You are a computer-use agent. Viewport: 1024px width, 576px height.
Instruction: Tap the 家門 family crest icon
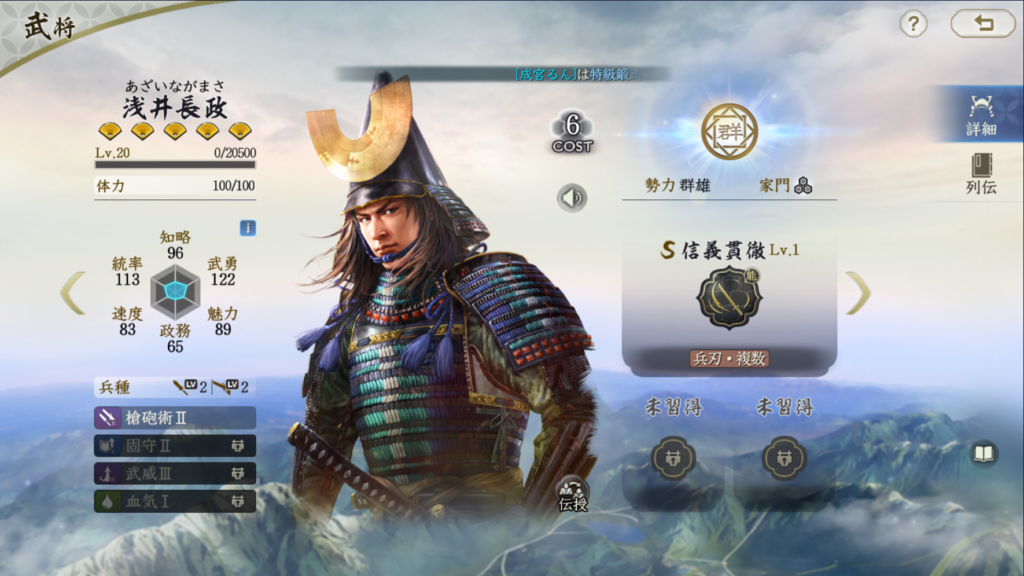point(803,186)
